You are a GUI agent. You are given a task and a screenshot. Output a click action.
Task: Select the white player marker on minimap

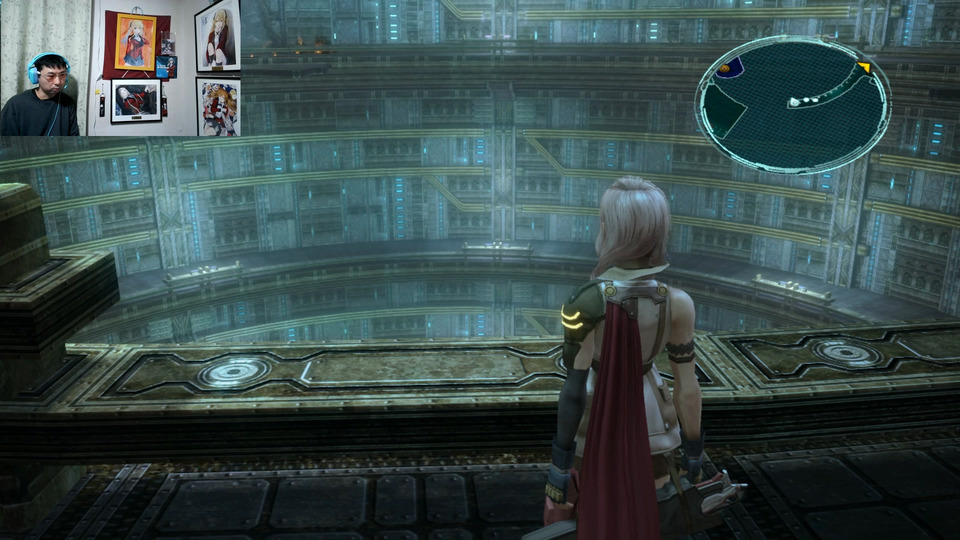(x=794, y=102)
